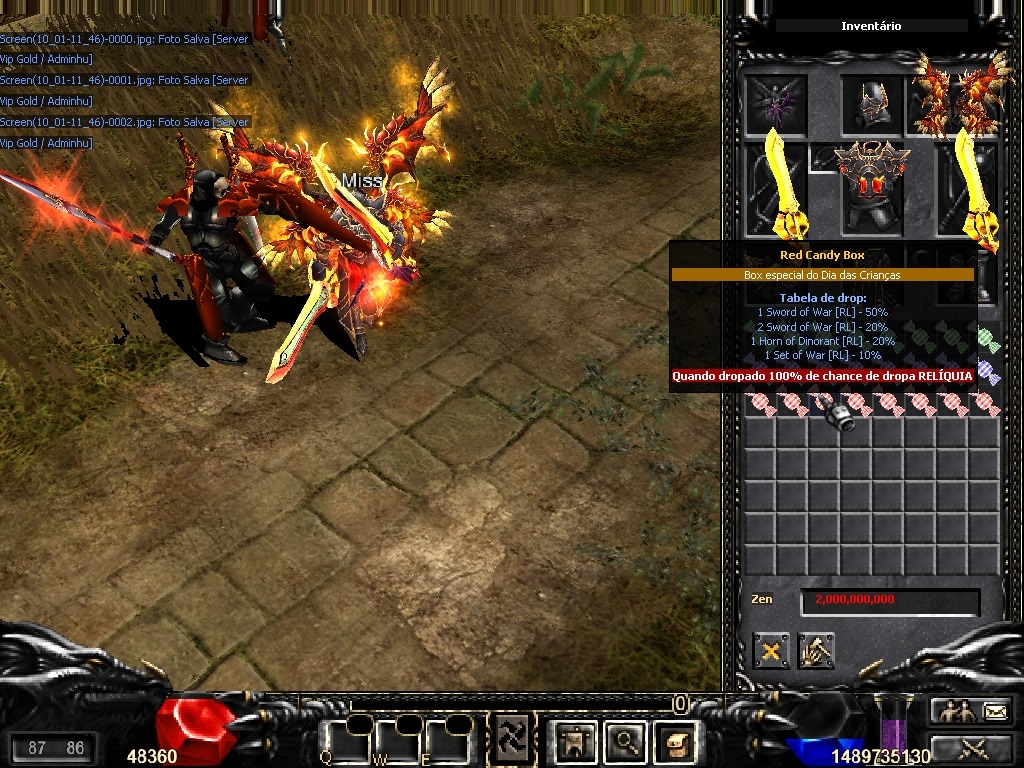
Task: Pick the green candy box in the inventory
Action: [x=988, y=340]
